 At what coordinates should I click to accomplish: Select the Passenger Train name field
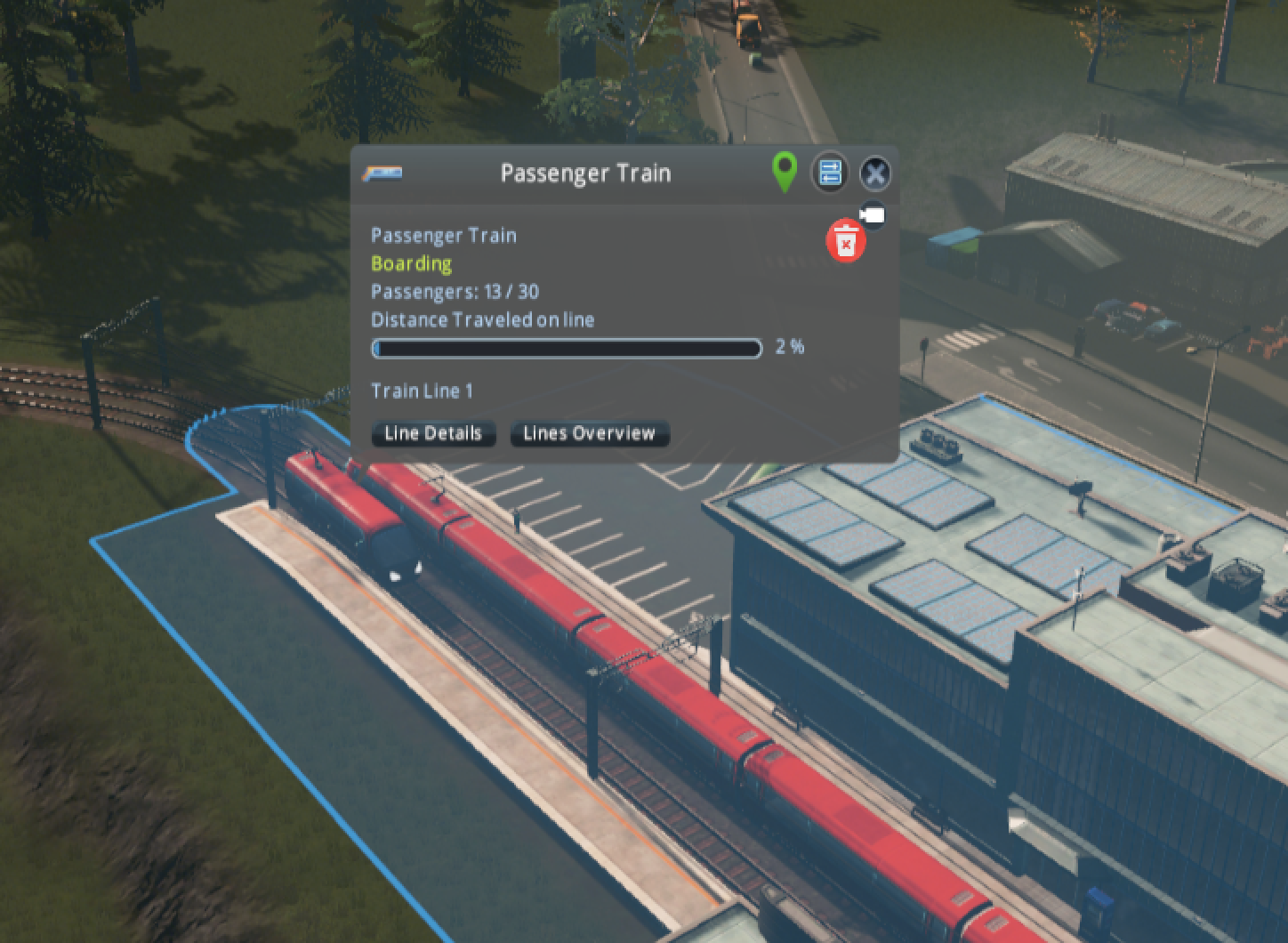click(x=585, y=173)
